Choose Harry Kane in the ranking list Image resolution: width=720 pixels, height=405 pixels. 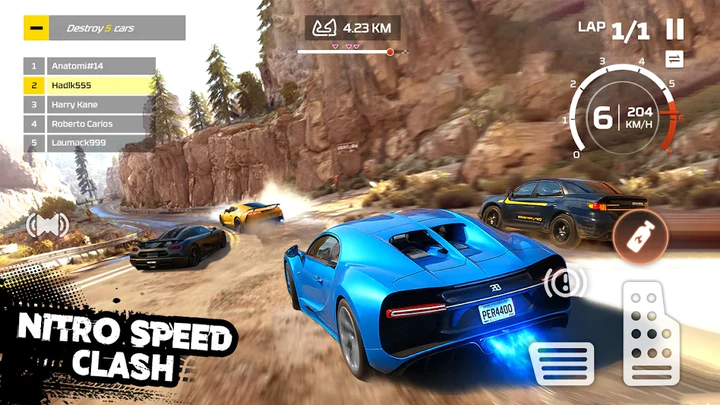click(89, 105)
